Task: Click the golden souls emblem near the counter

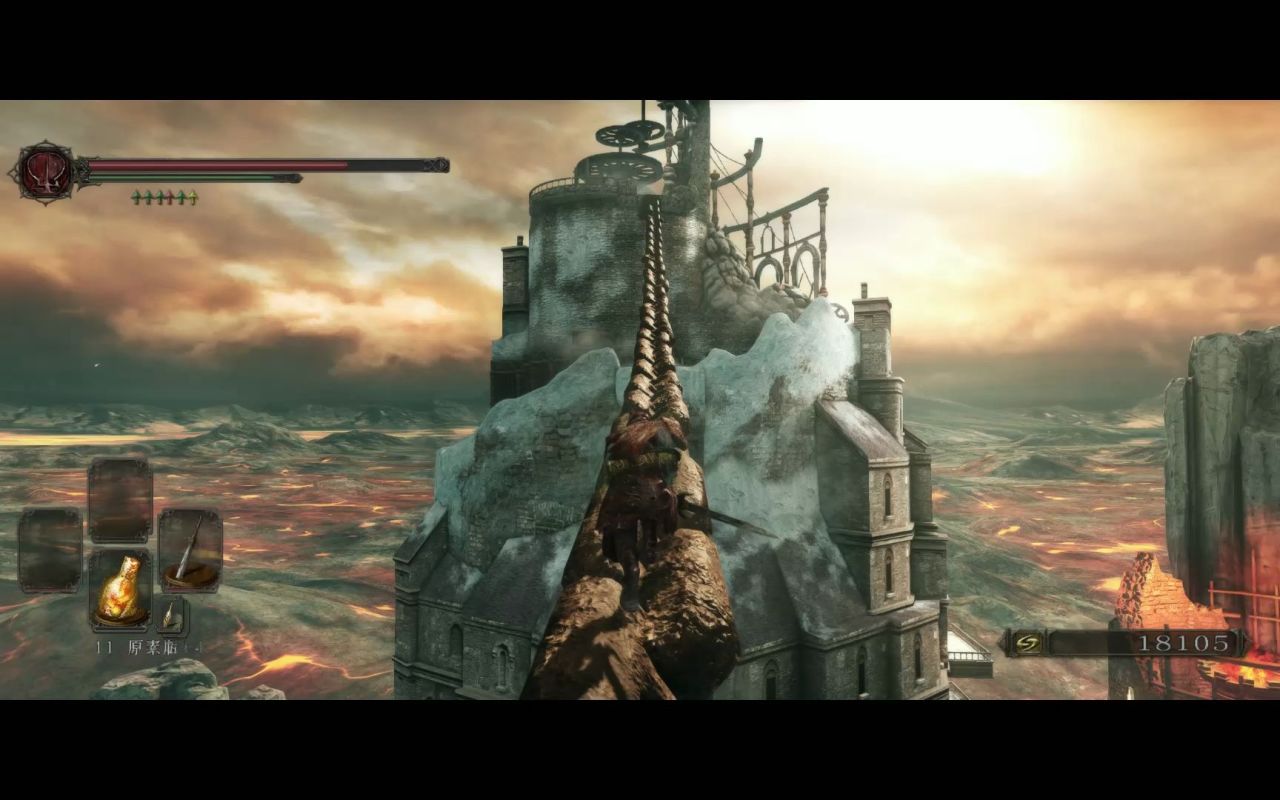Action: point(1026,643)
